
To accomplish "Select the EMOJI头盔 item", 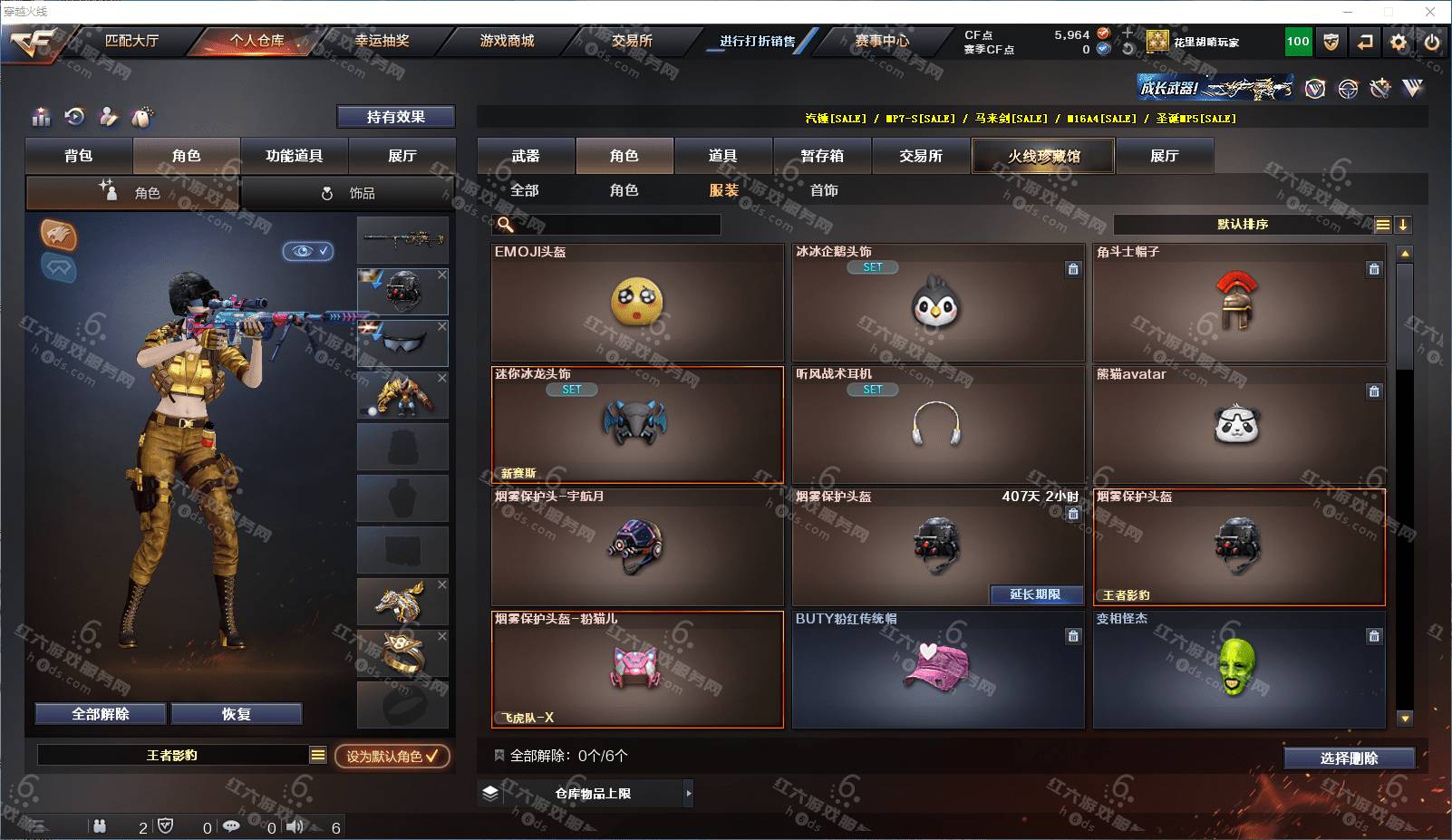I will click(x=637, y=303).
